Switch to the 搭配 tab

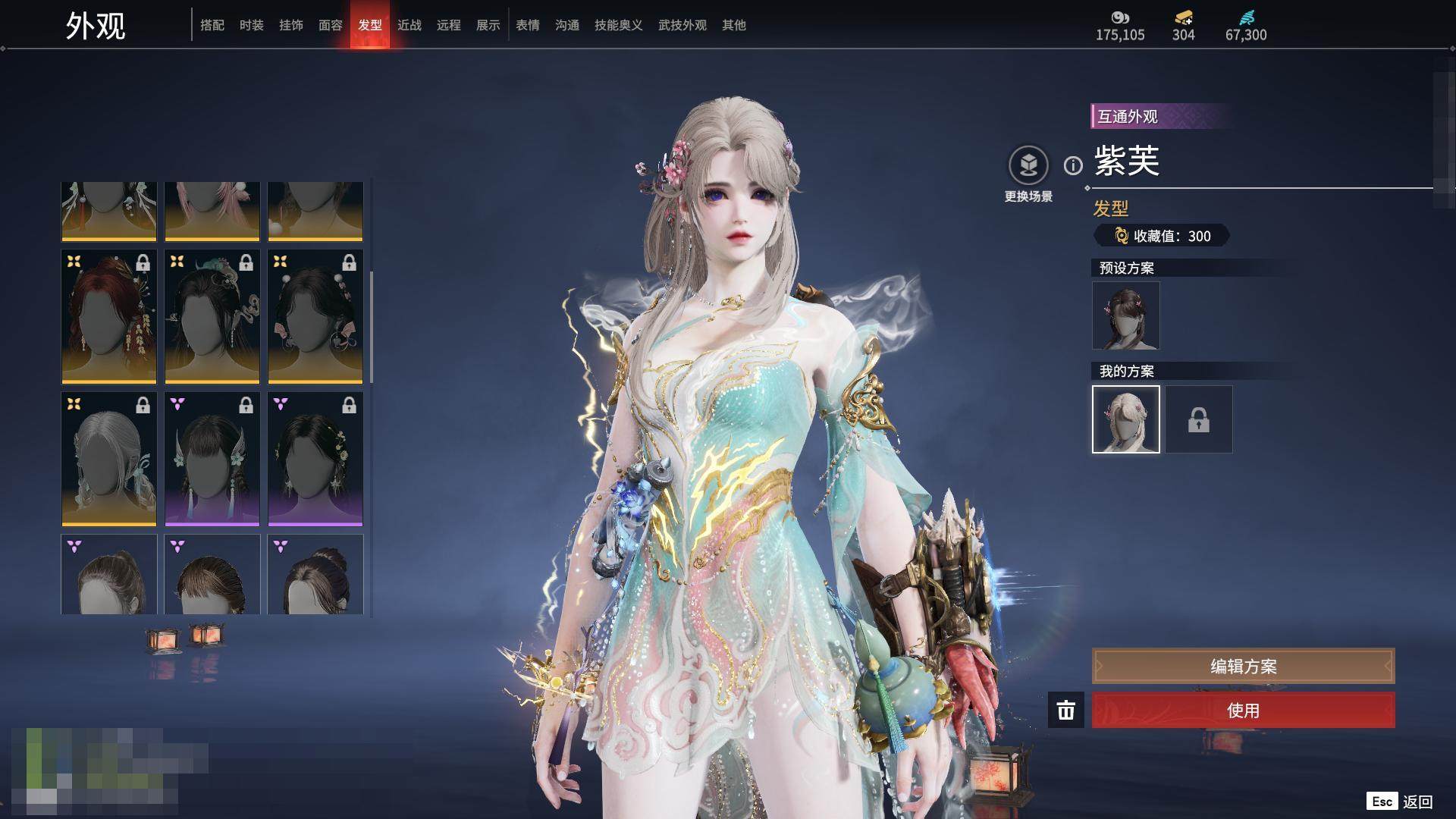pos(212,25)
